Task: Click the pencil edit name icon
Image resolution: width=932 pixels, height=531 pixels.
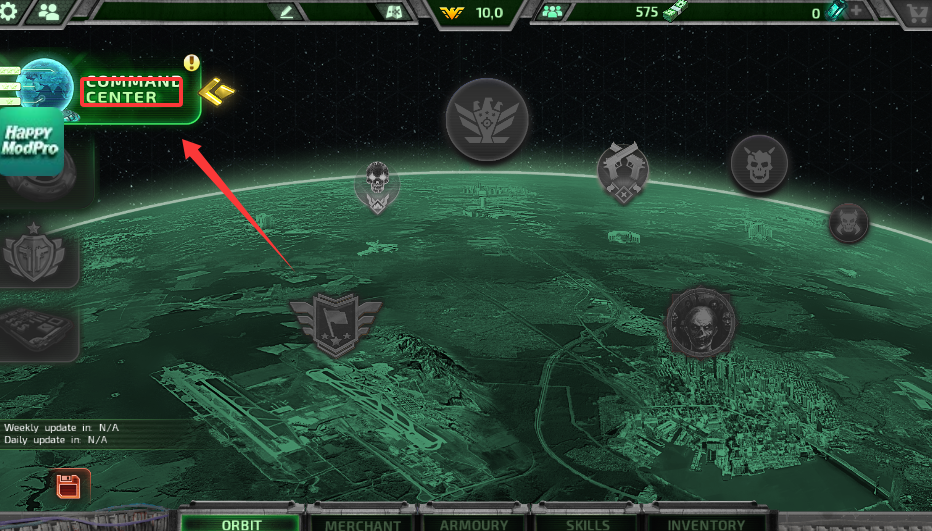Action: tap(288, 12)
